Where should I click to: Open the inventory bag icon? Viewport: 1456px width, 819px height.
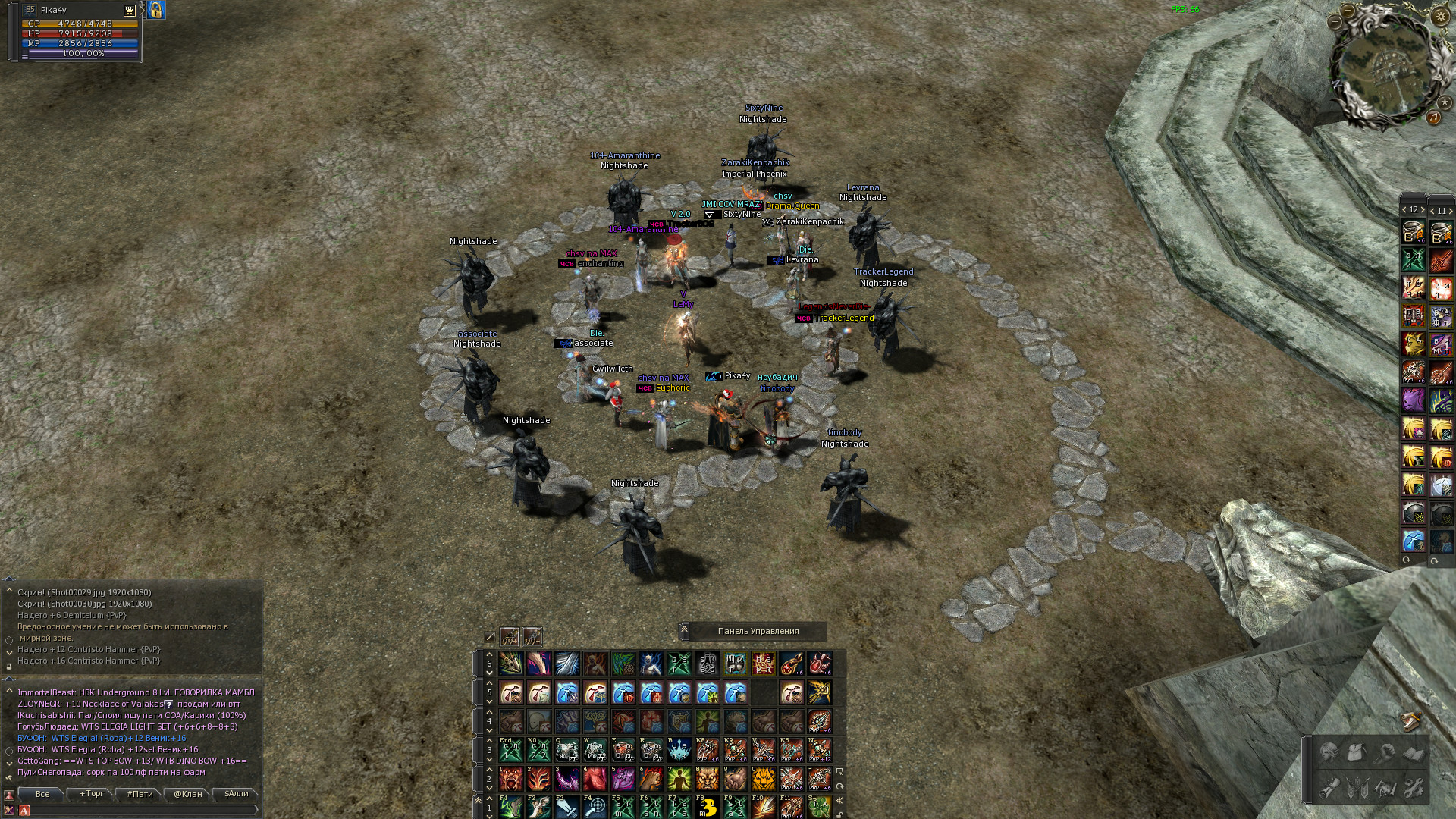(x=1357, y=753)
